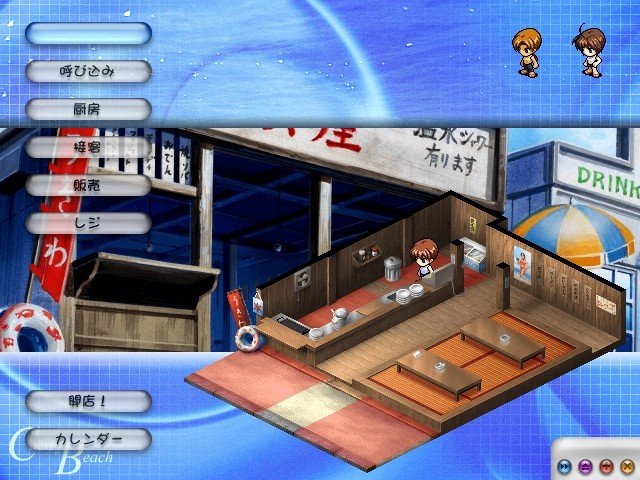
Task: Start the day with 開店! button
Action: click(88, 401)
